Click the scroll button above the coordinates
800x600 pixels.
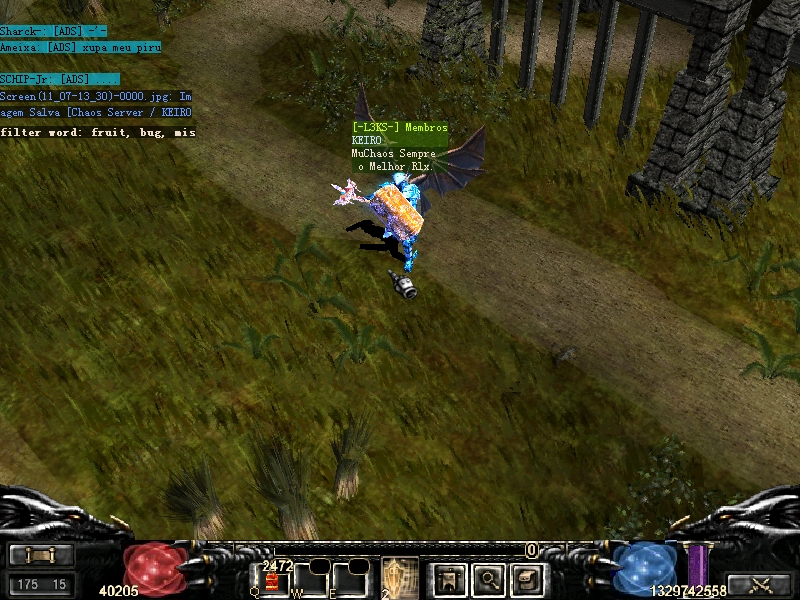pyautogui.click(x=41, y=556)
